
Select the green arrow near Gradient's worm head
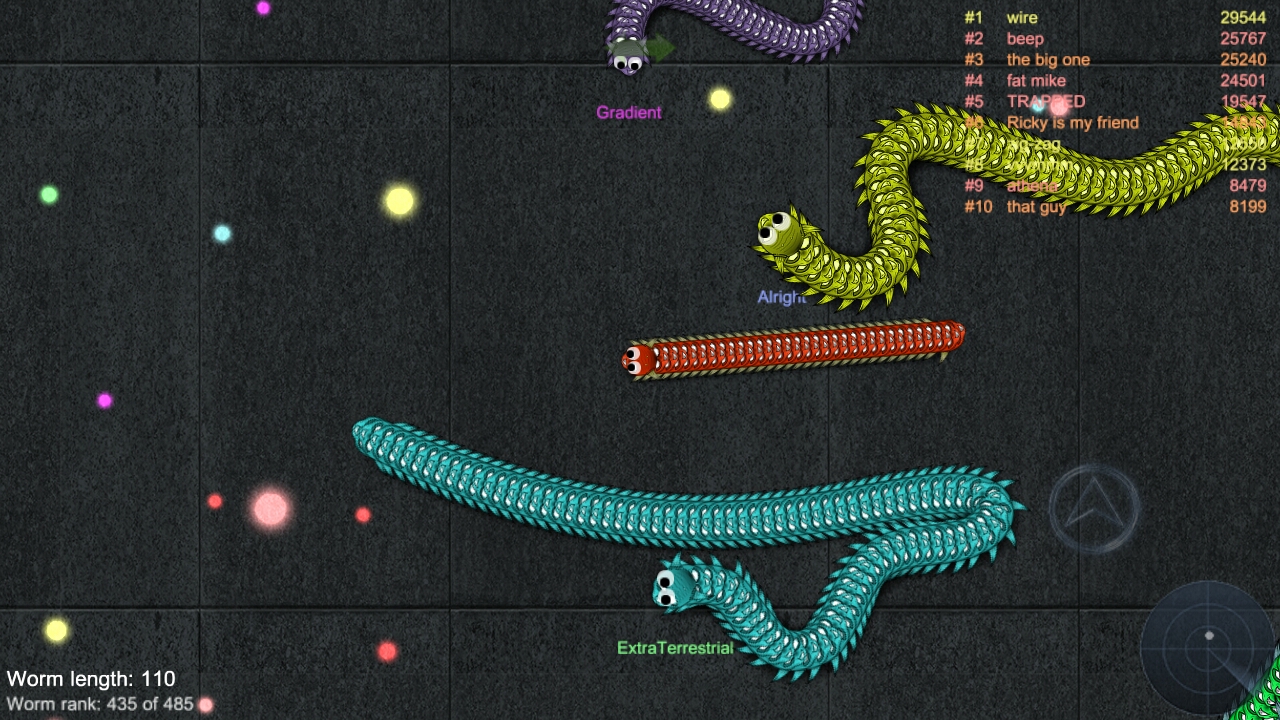tap(660, 45)
